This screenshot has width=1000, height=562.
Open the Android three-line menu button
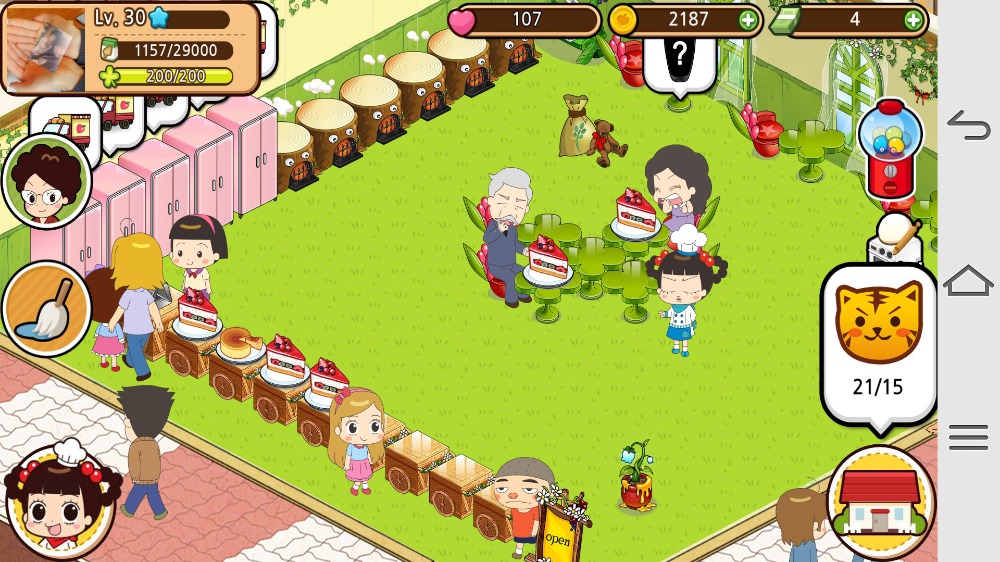tap(968, 437)
